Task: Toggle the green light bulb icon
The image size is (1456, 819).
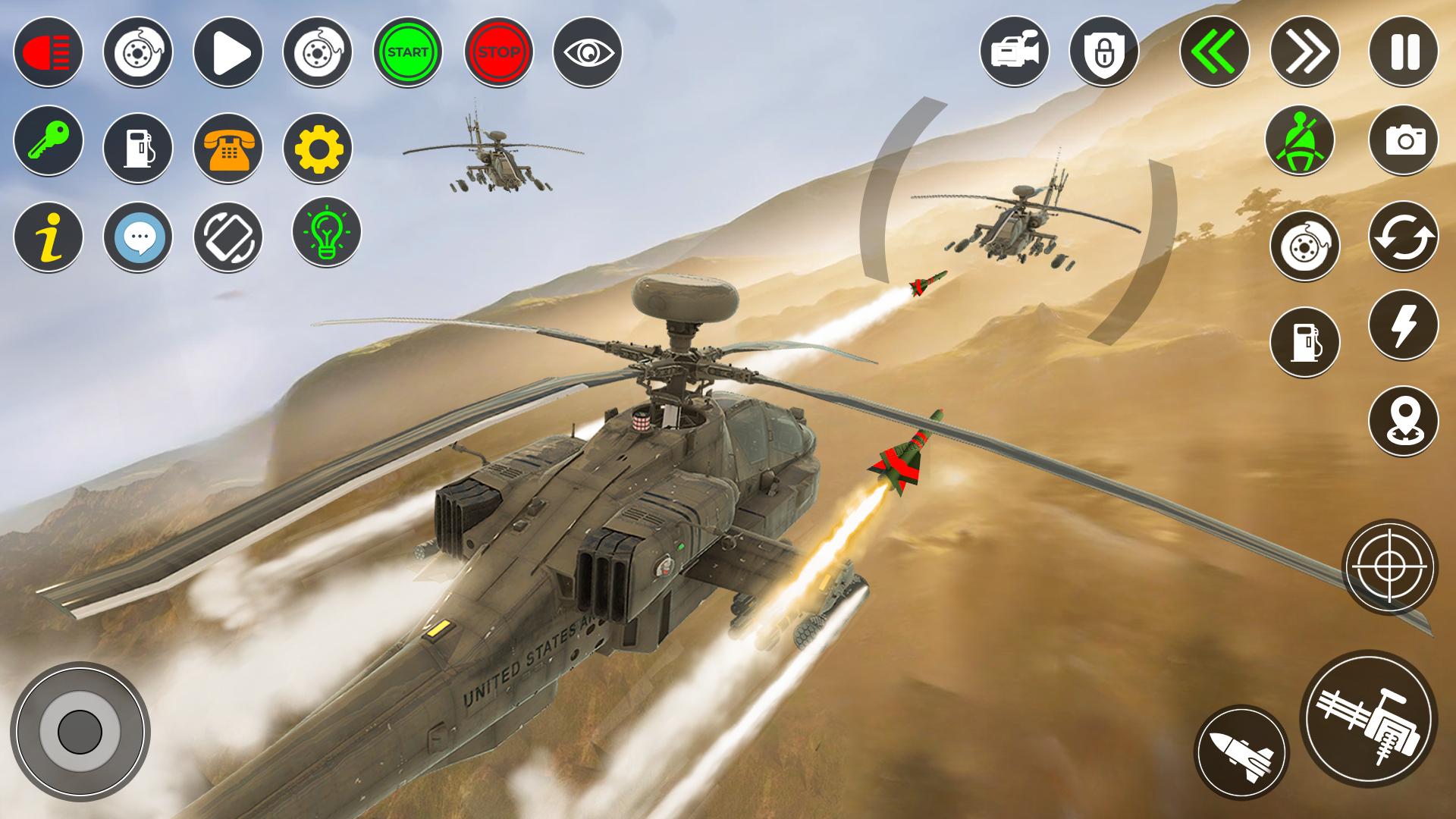Action: coord(327,231)
